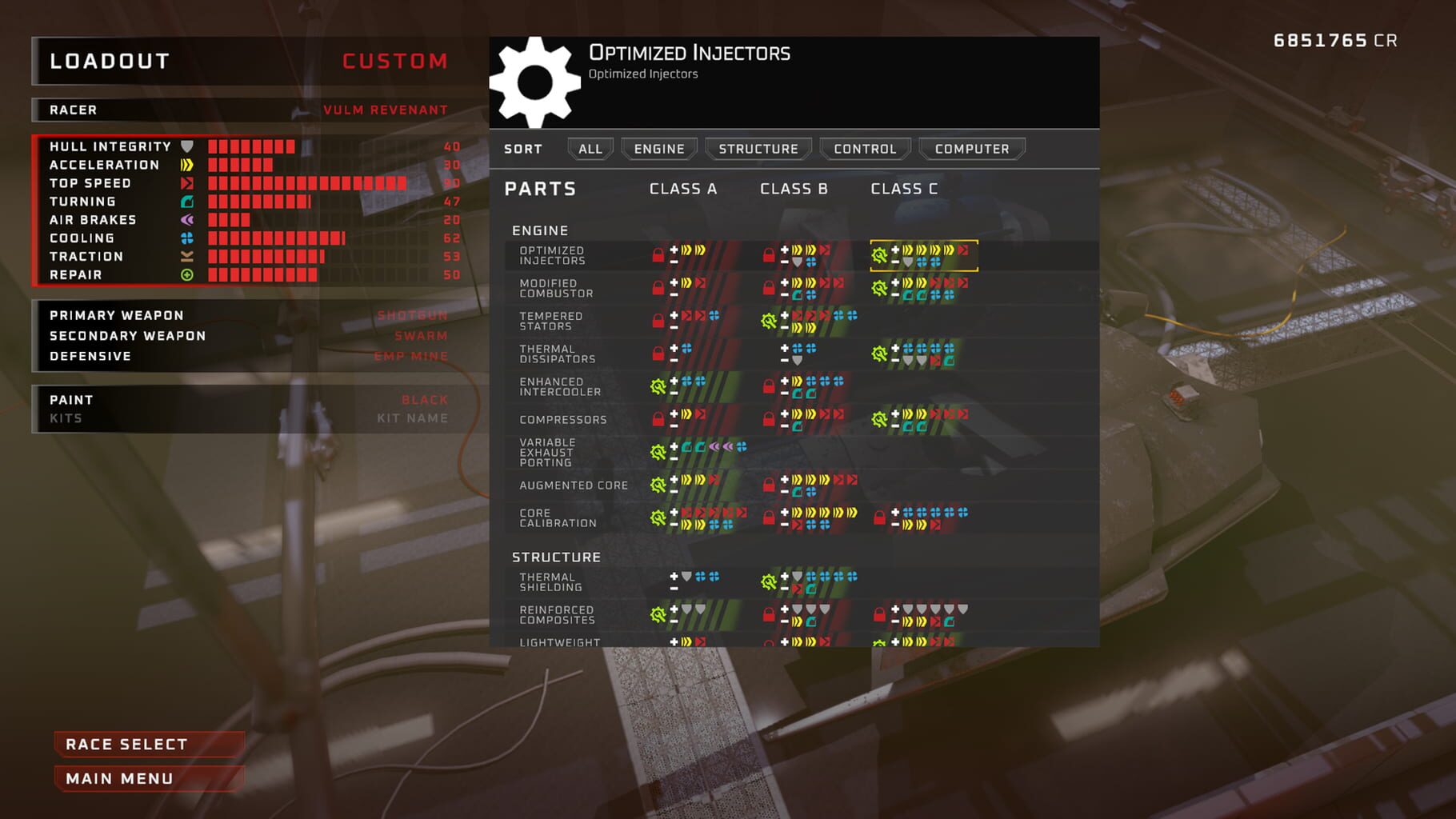This screenshot has width=1456, height=819.
Task: Select the Turning stat icon
Action: click(189, 201)
